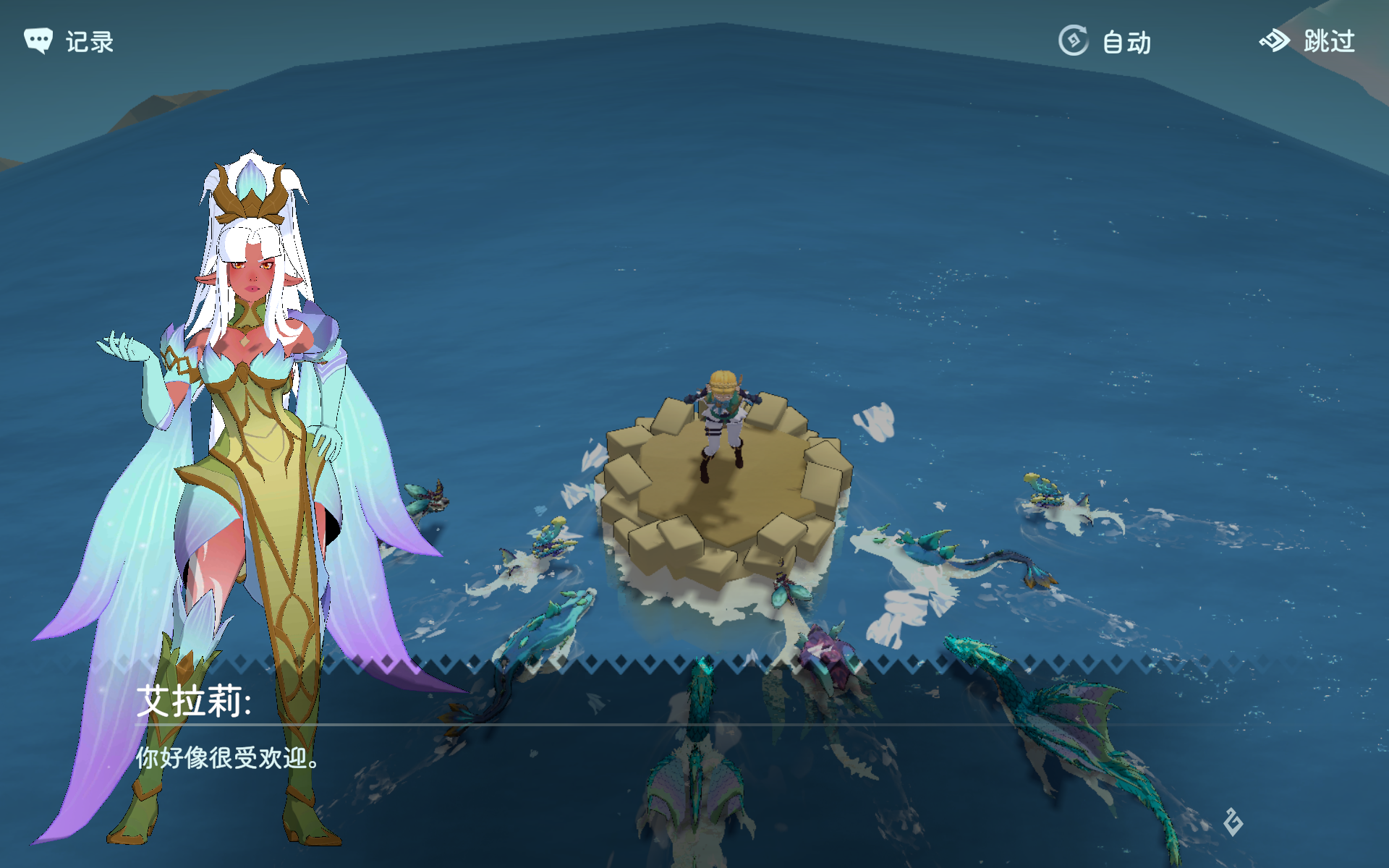
Task: Toggle auto-play dialogue (自动)
Action: point(1104,41)
